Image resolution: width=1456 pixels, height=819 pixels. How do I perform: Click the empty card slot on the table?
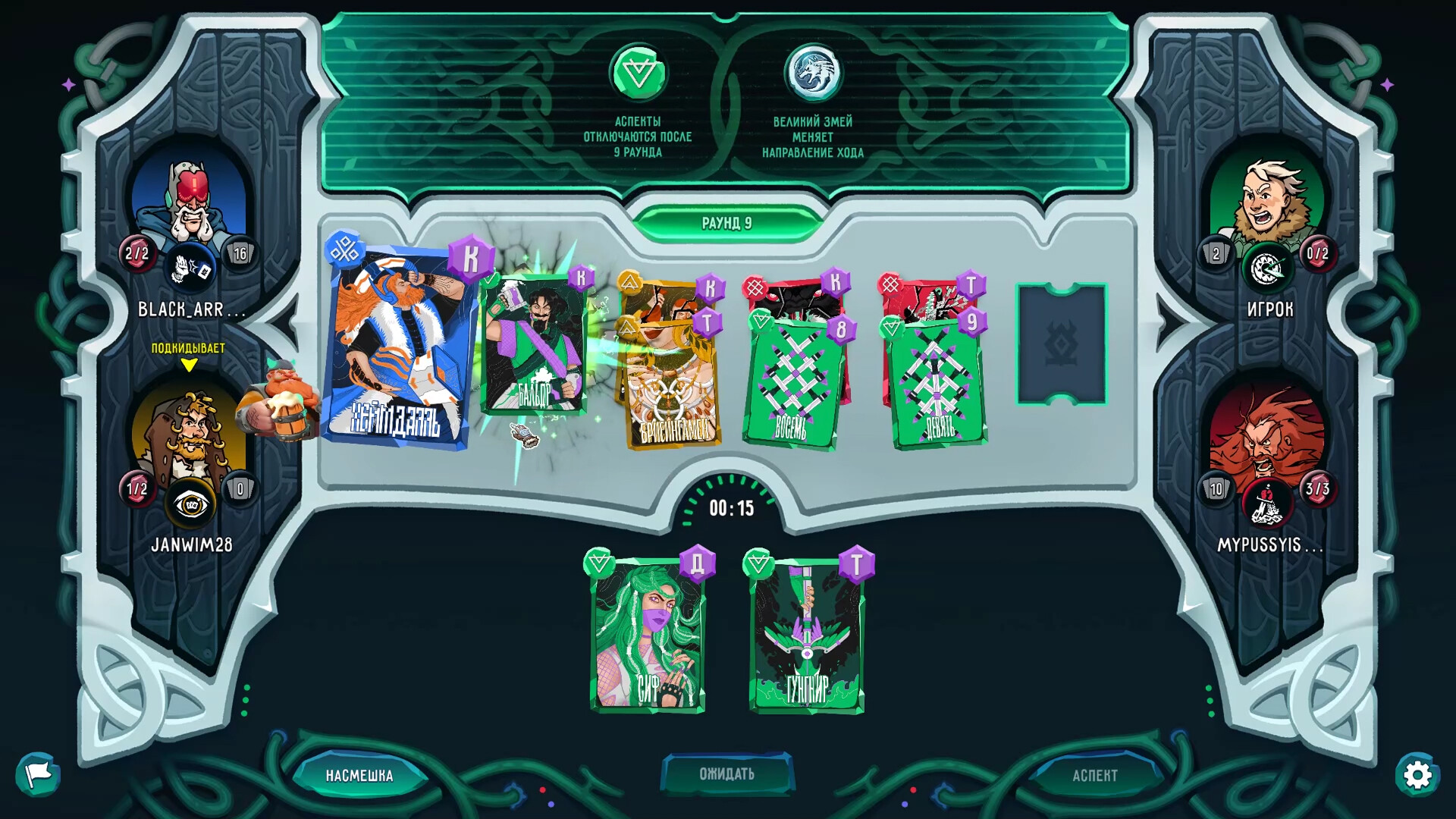[1061, 344]
